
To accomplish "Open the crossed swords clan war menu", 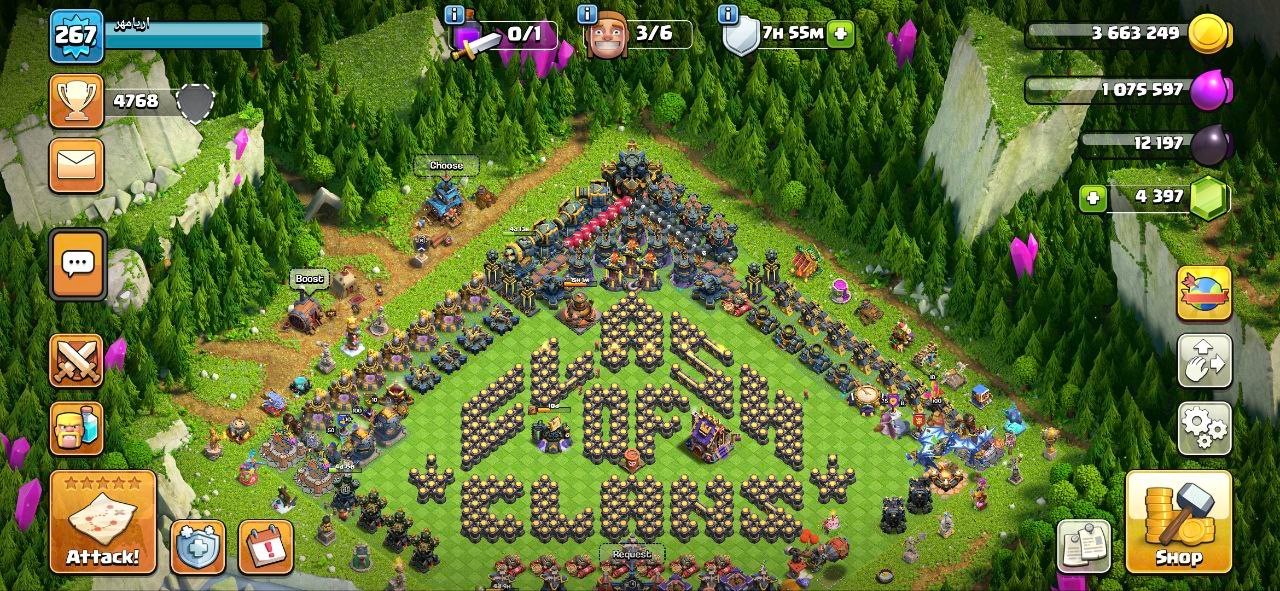I will pyautogui.click(x=76, y=361).
